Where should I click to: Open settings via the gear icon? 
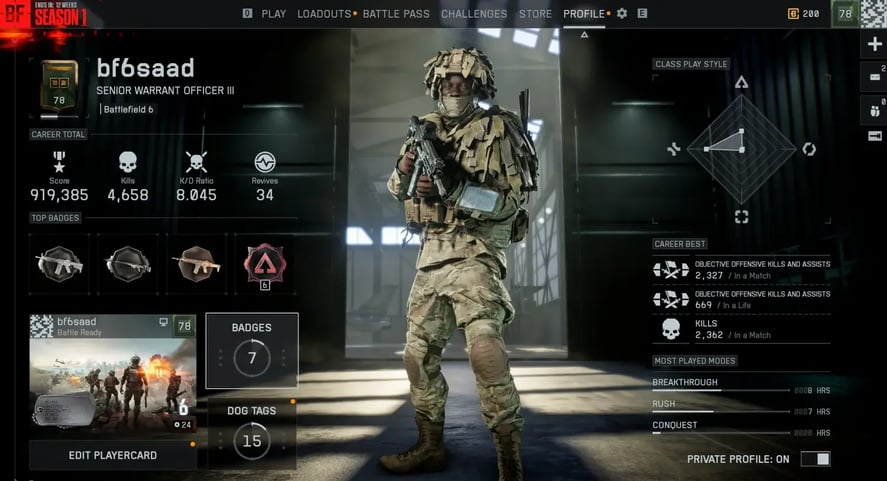[x=622, y=14]
